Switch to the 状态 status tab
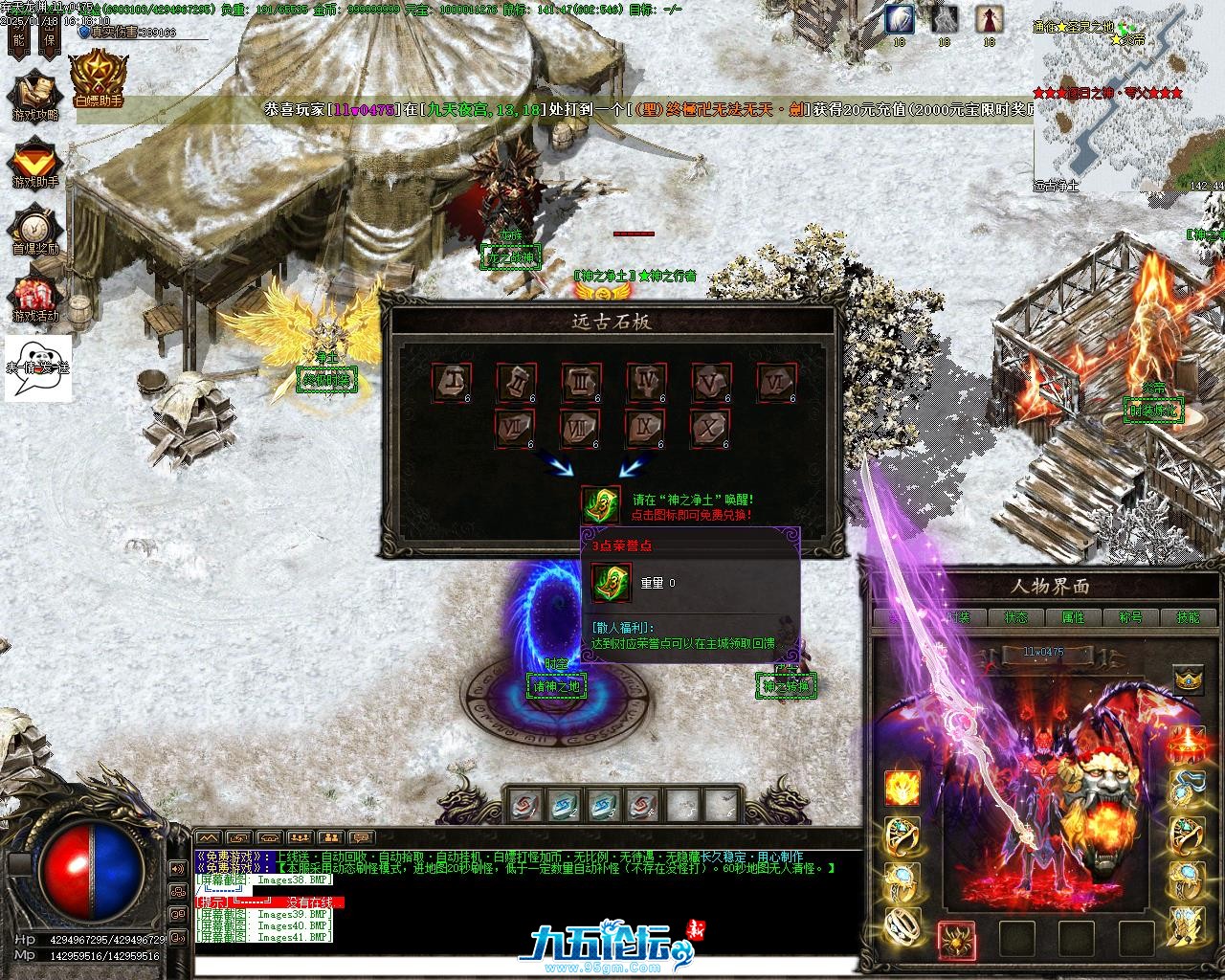 point(1016,617)
